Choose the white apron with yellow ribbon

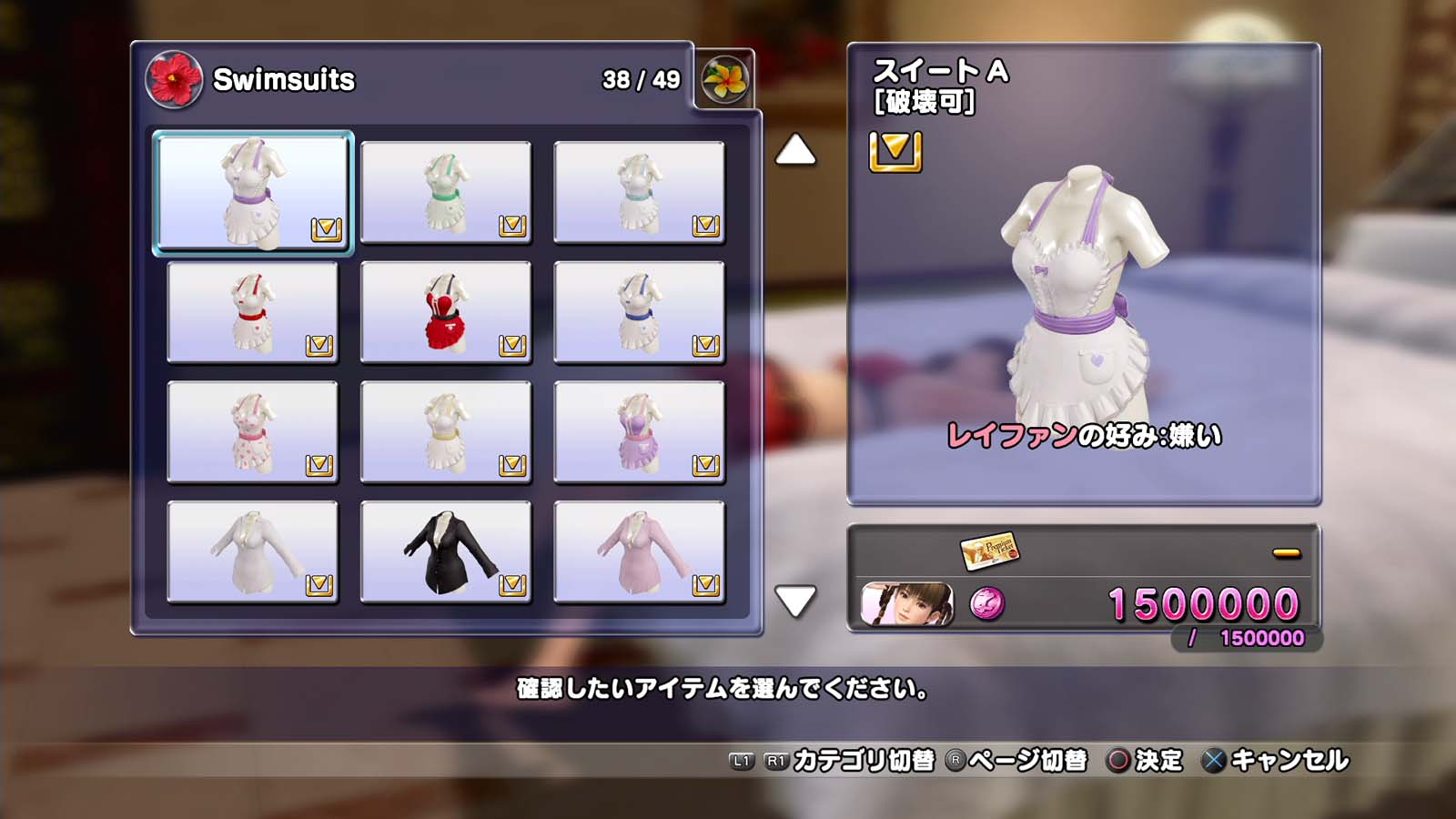coord(446,432)
